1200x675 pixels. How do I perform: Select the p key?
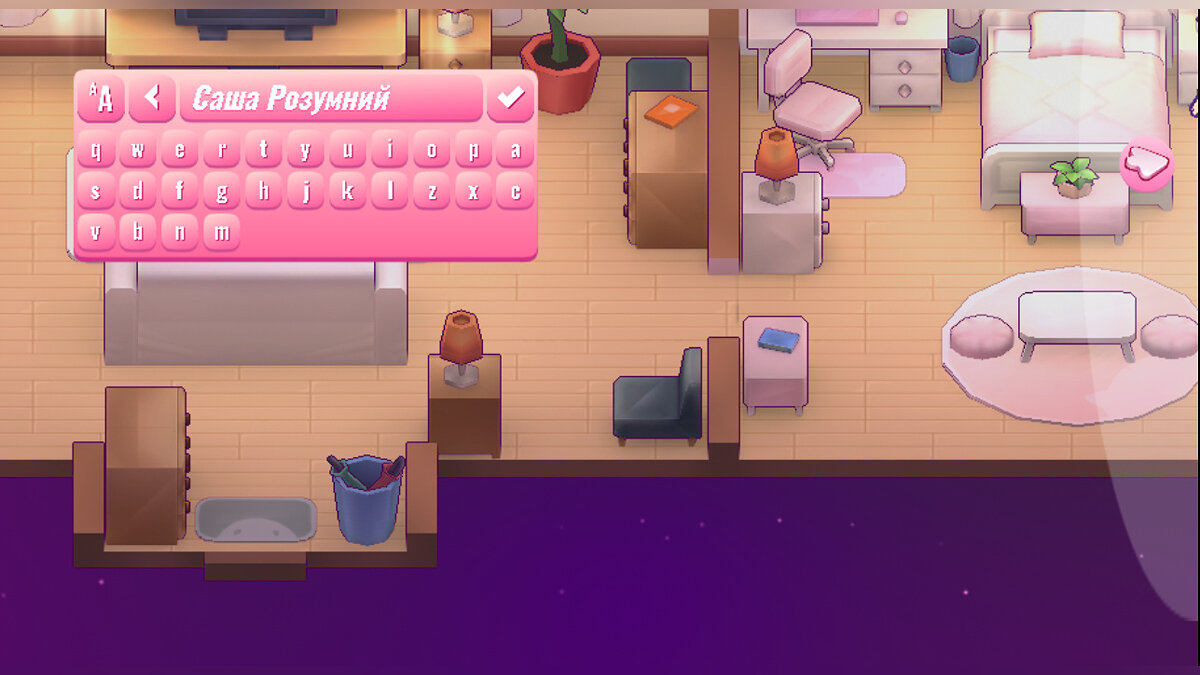pyautogui.click(x=474, y=151)
